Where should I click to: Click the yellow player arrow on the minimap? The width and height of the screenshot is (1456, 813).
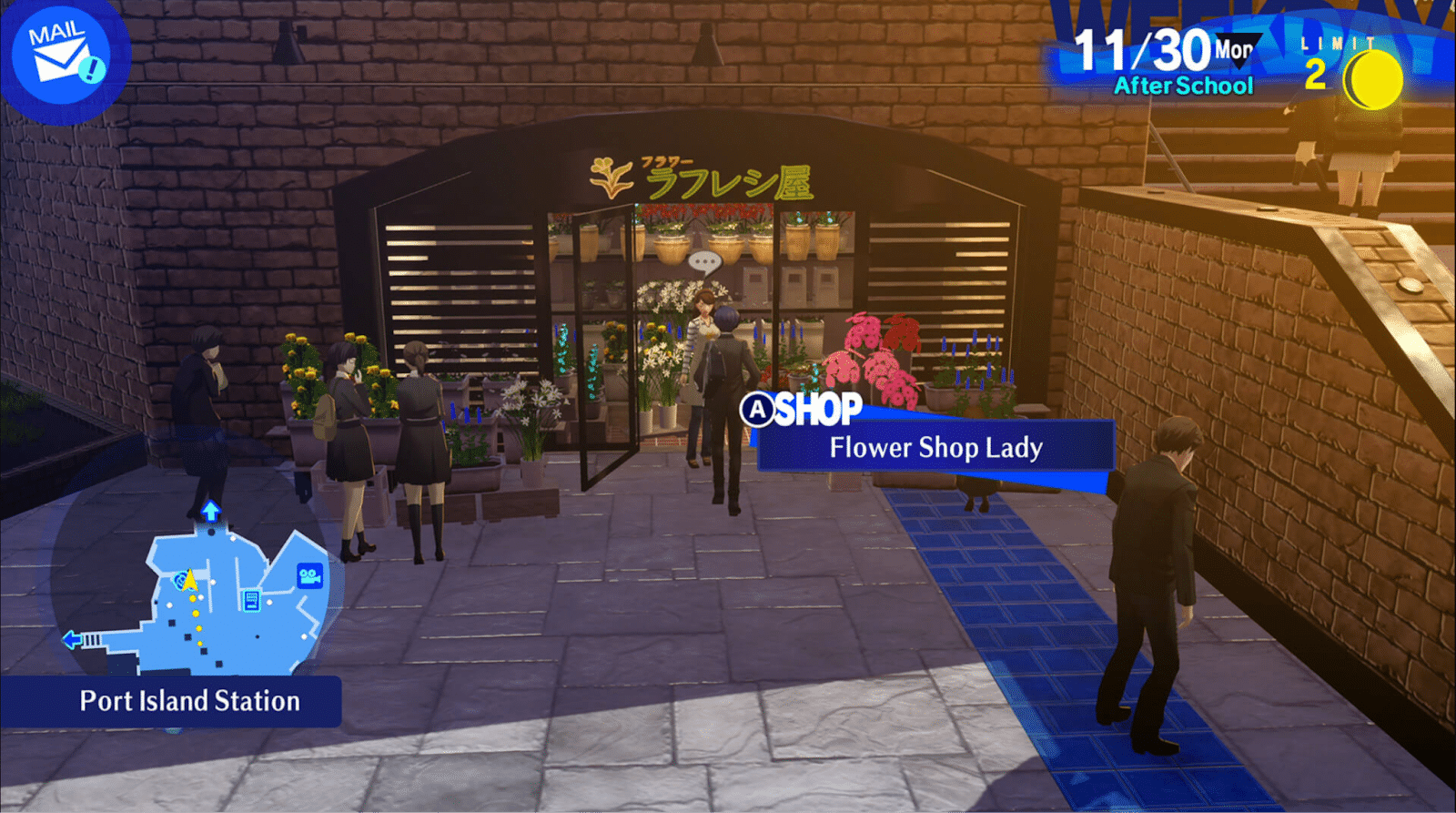[x=189, y=582]
